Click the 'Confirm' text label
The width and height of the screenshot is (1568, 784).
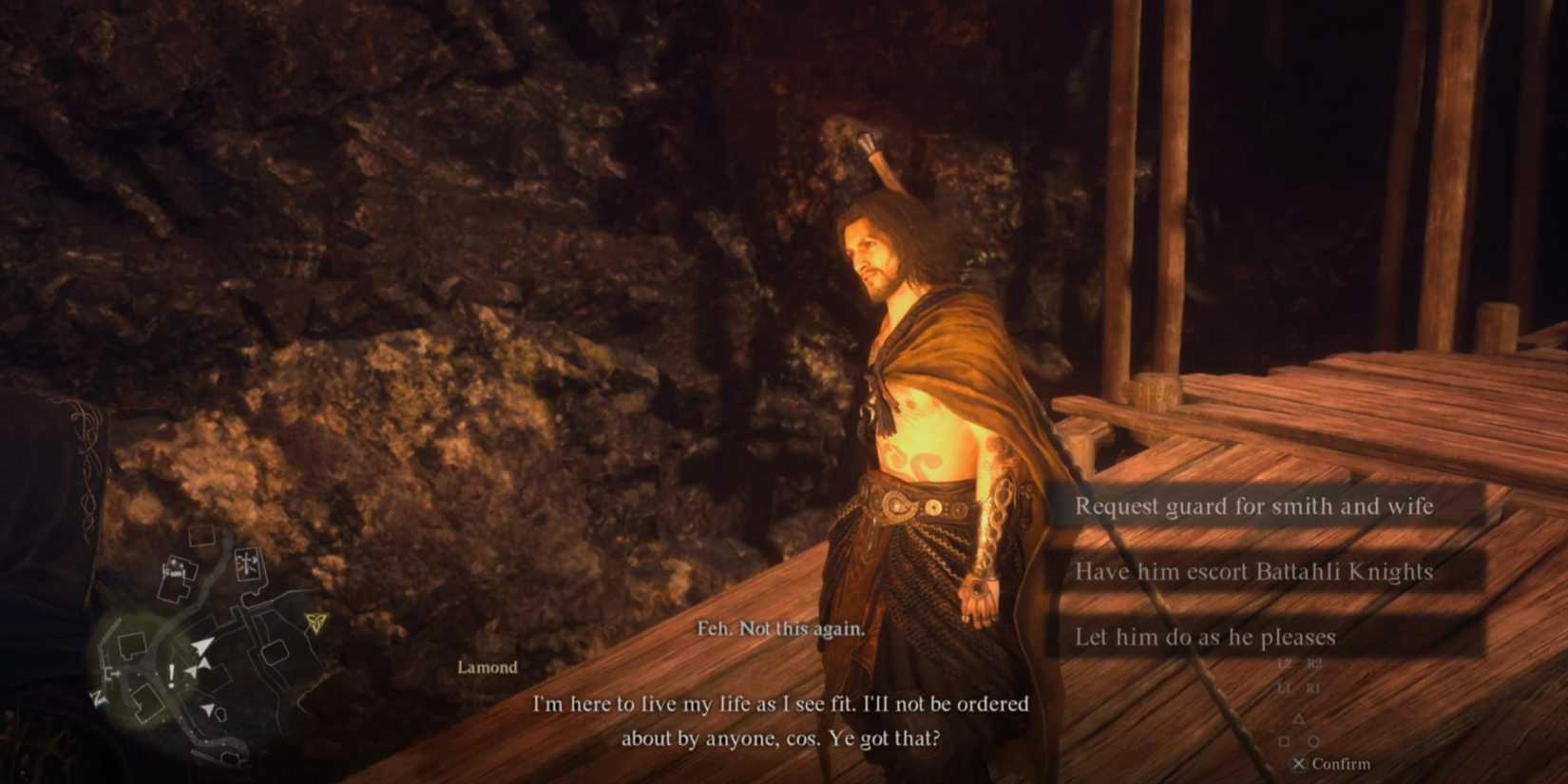(1341, 764)
